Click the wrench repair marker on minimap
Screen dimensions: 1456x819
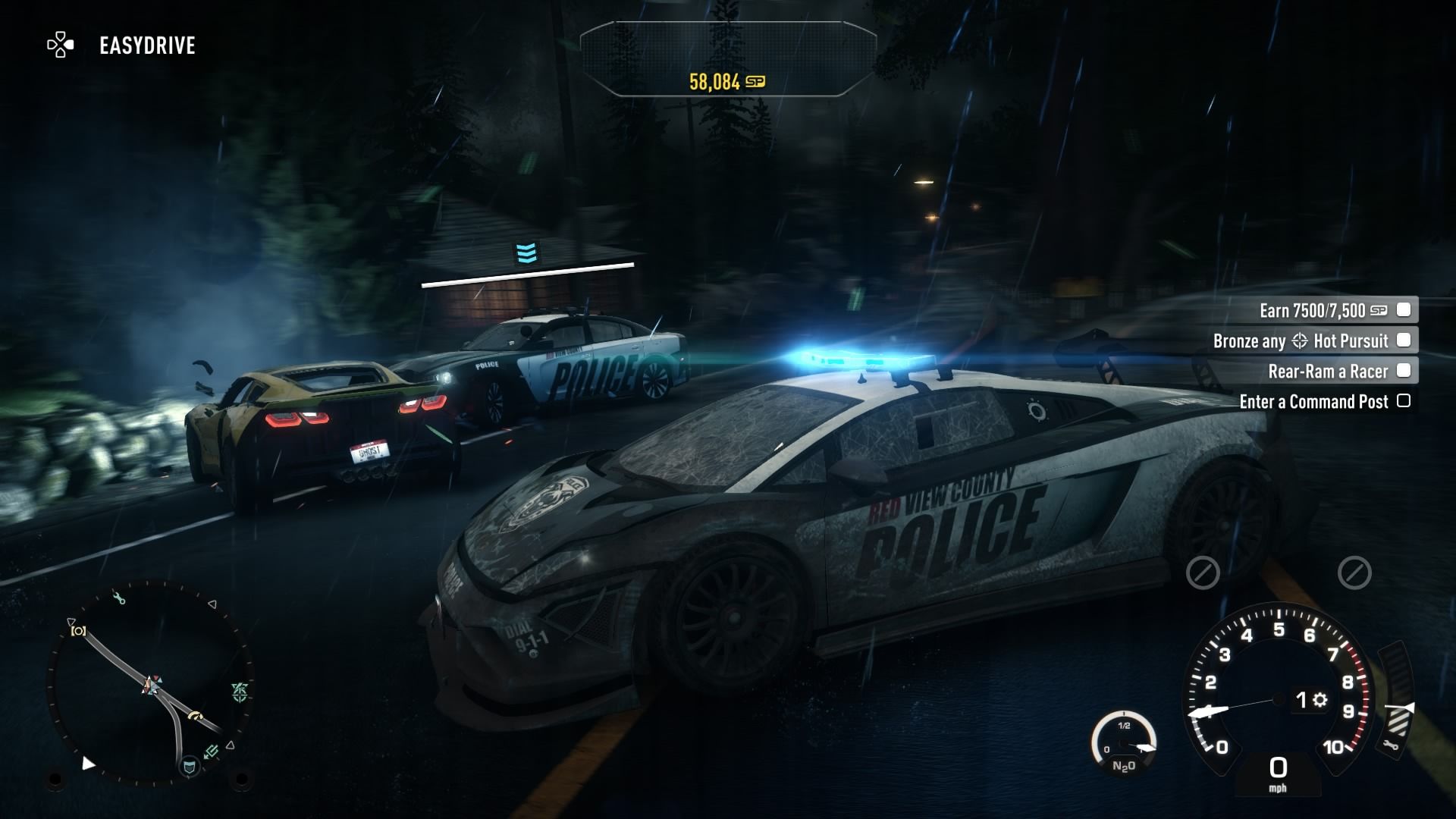click(119, 599)
